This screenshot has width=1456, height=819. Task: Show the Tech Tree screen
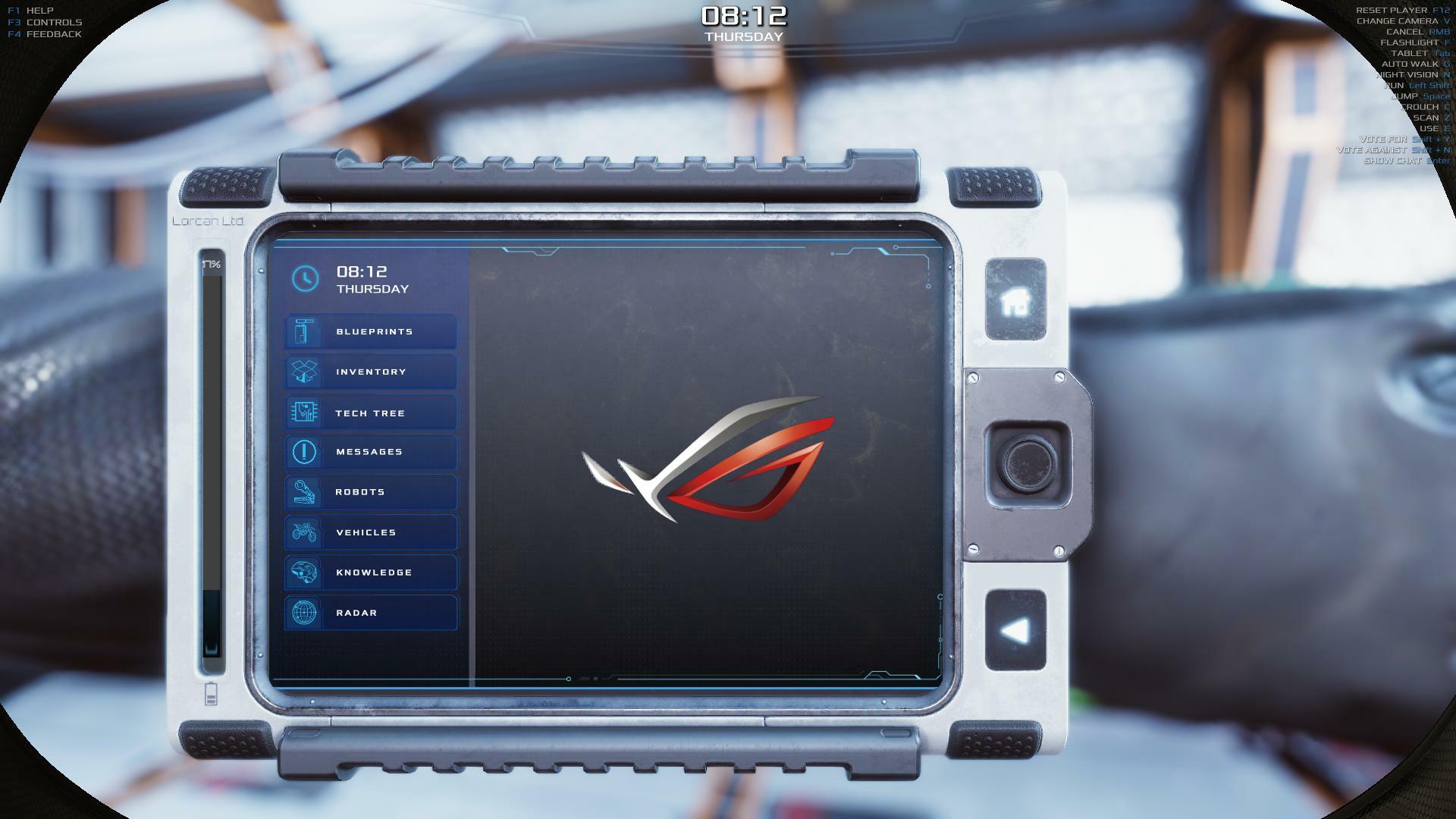371,413
